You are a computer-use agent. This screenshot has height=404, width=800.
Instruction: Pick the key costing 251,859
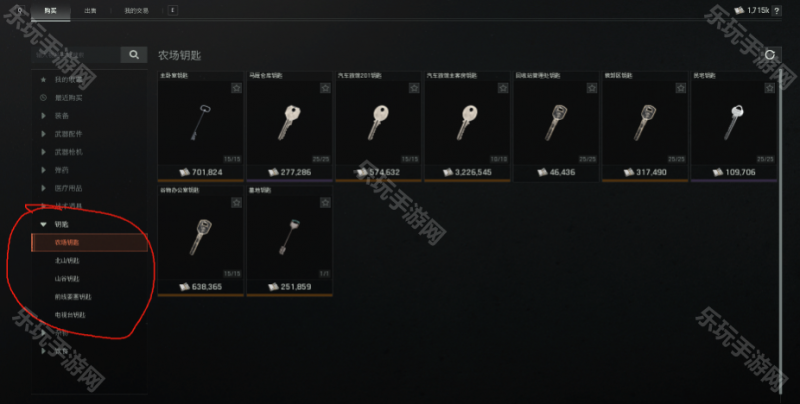tap(288, 240)
